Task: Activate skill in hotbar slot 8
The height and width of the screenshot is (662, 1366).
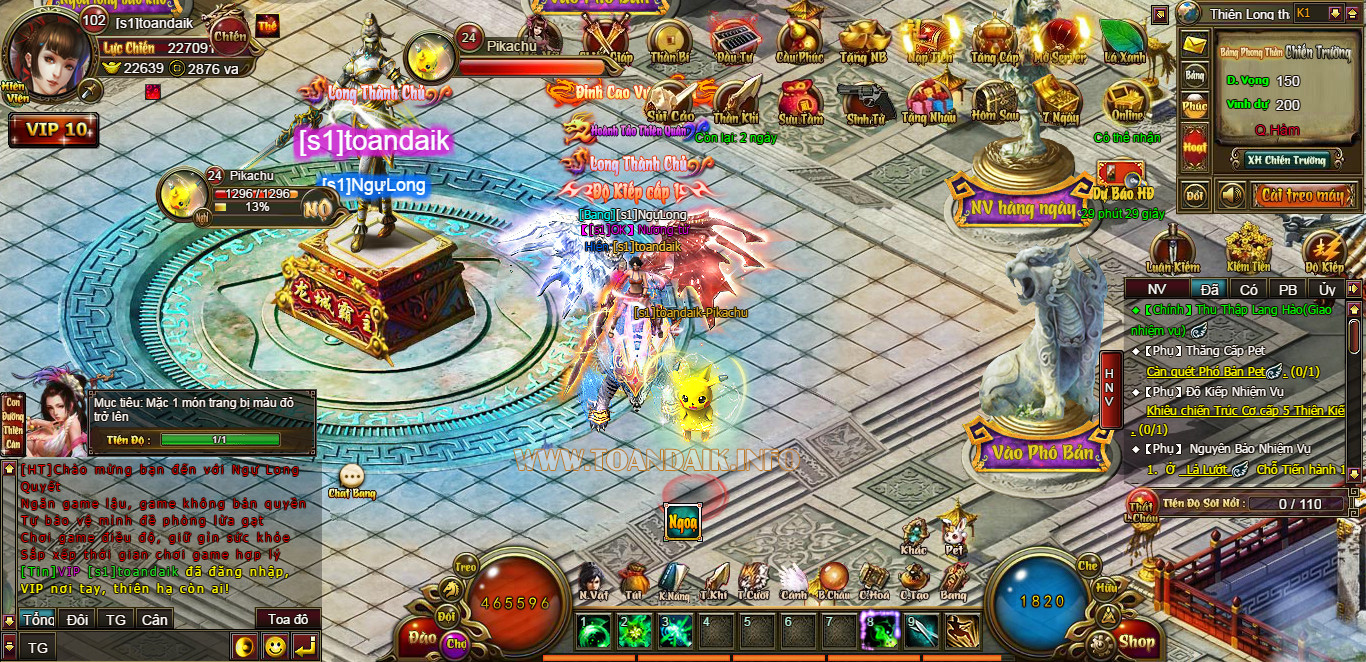Action: [x=877, y=631]
